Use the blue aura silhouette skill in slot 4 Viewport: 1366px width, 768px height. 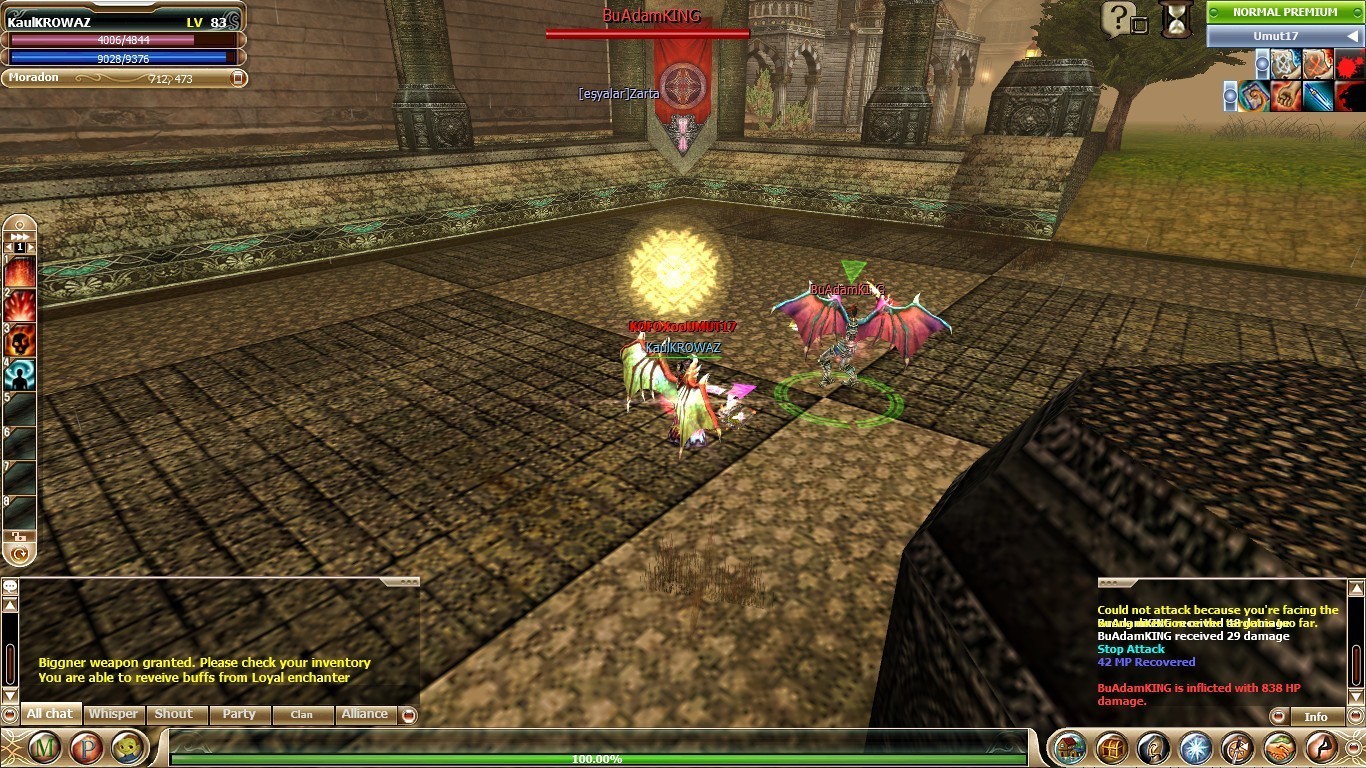[20, 375]
